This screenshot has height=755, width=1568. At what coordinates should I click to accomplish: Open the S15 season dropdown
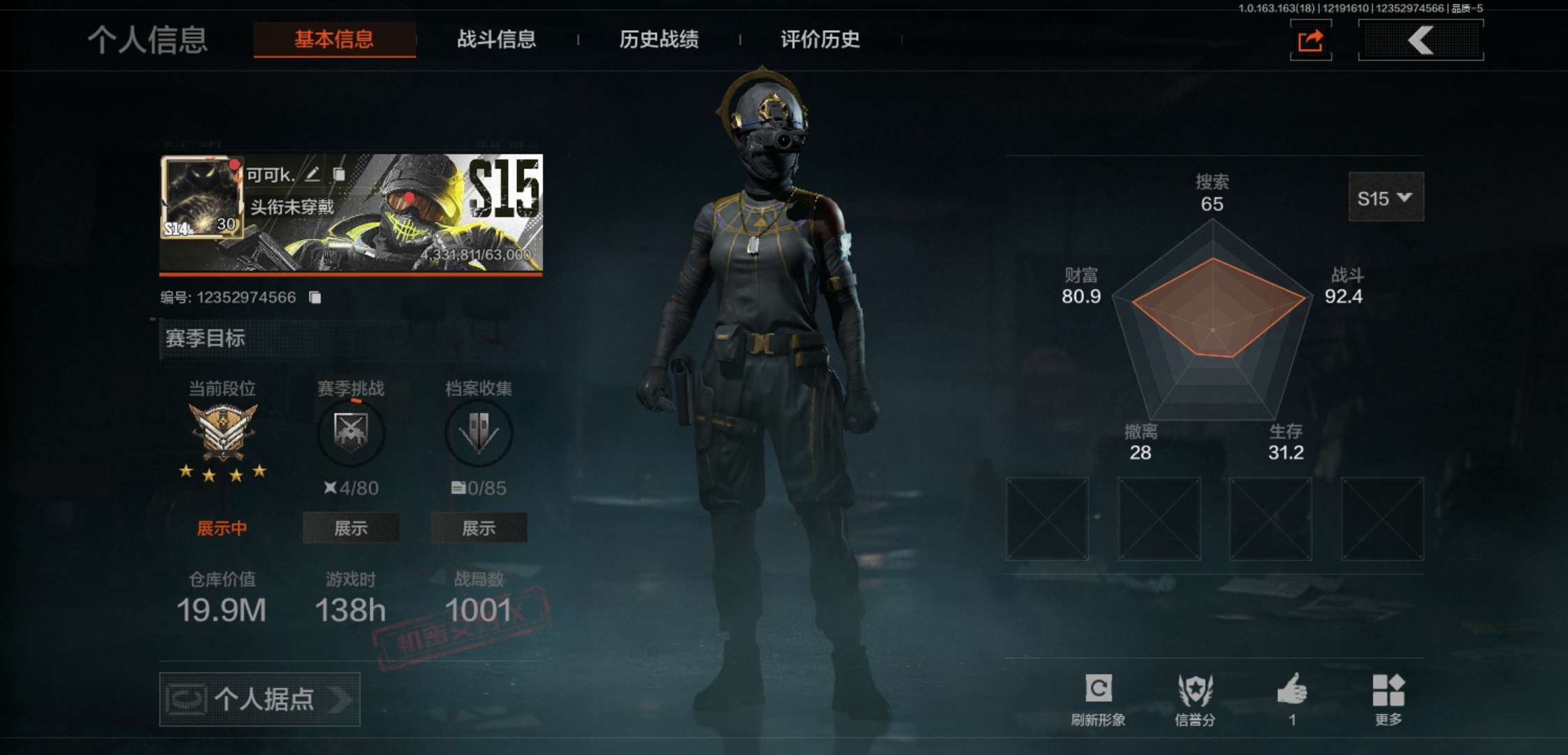pyautogui.click(x=1386, y=198)
